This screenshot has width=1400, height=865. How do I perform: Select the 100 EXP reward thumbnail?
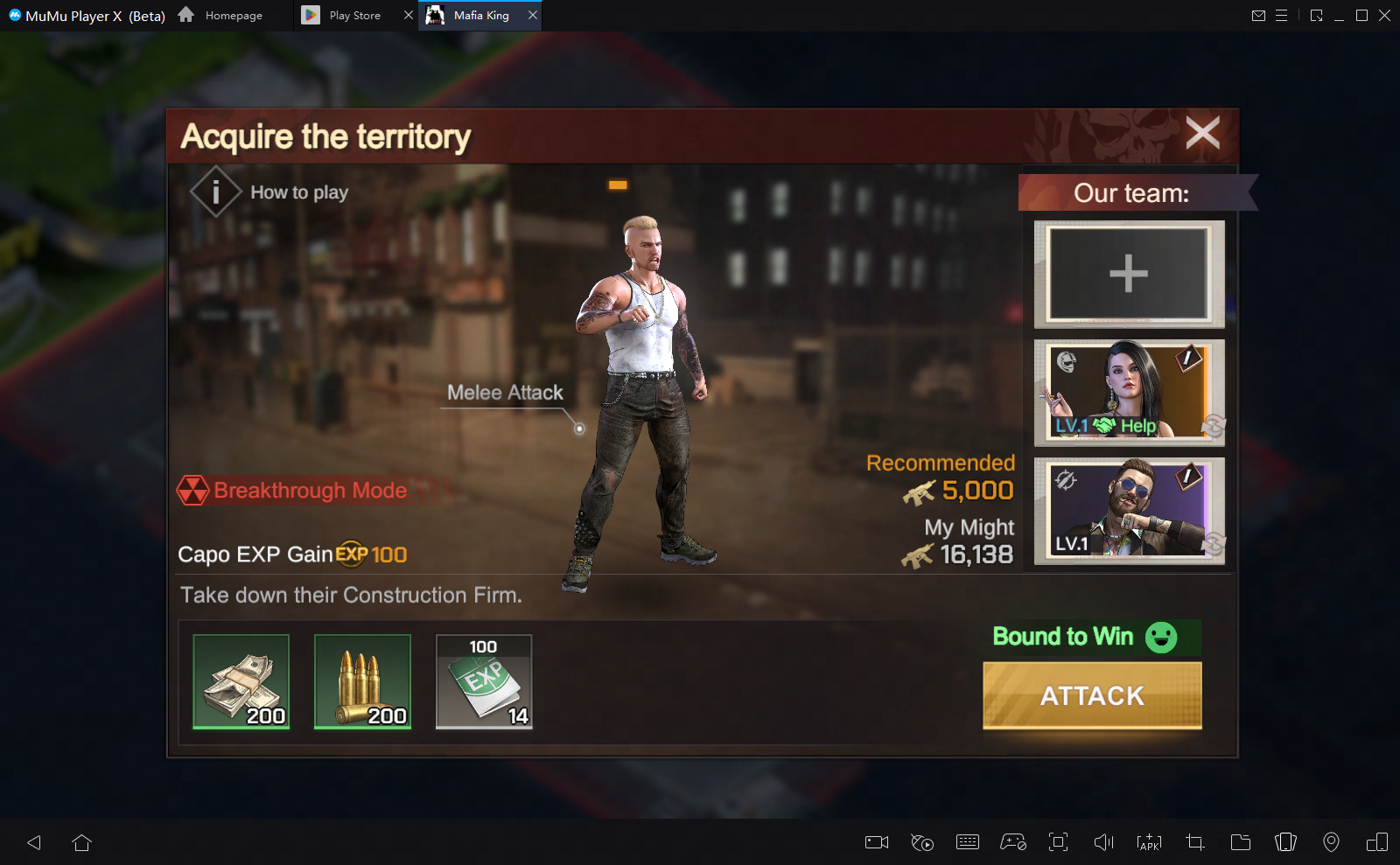point(483,682)
